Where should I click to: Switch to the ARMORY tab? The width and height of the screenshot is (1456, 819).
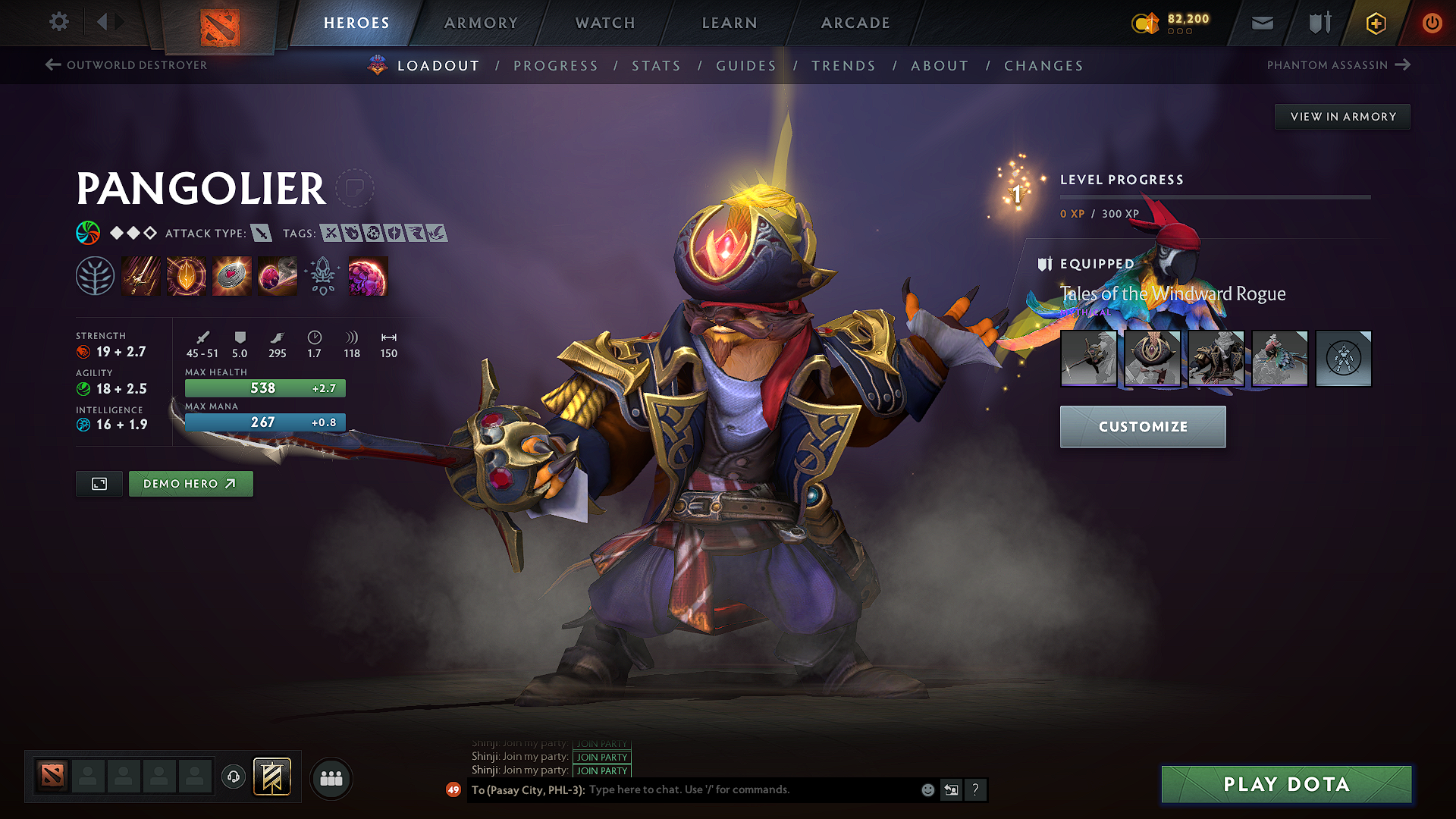coord(481,23)
